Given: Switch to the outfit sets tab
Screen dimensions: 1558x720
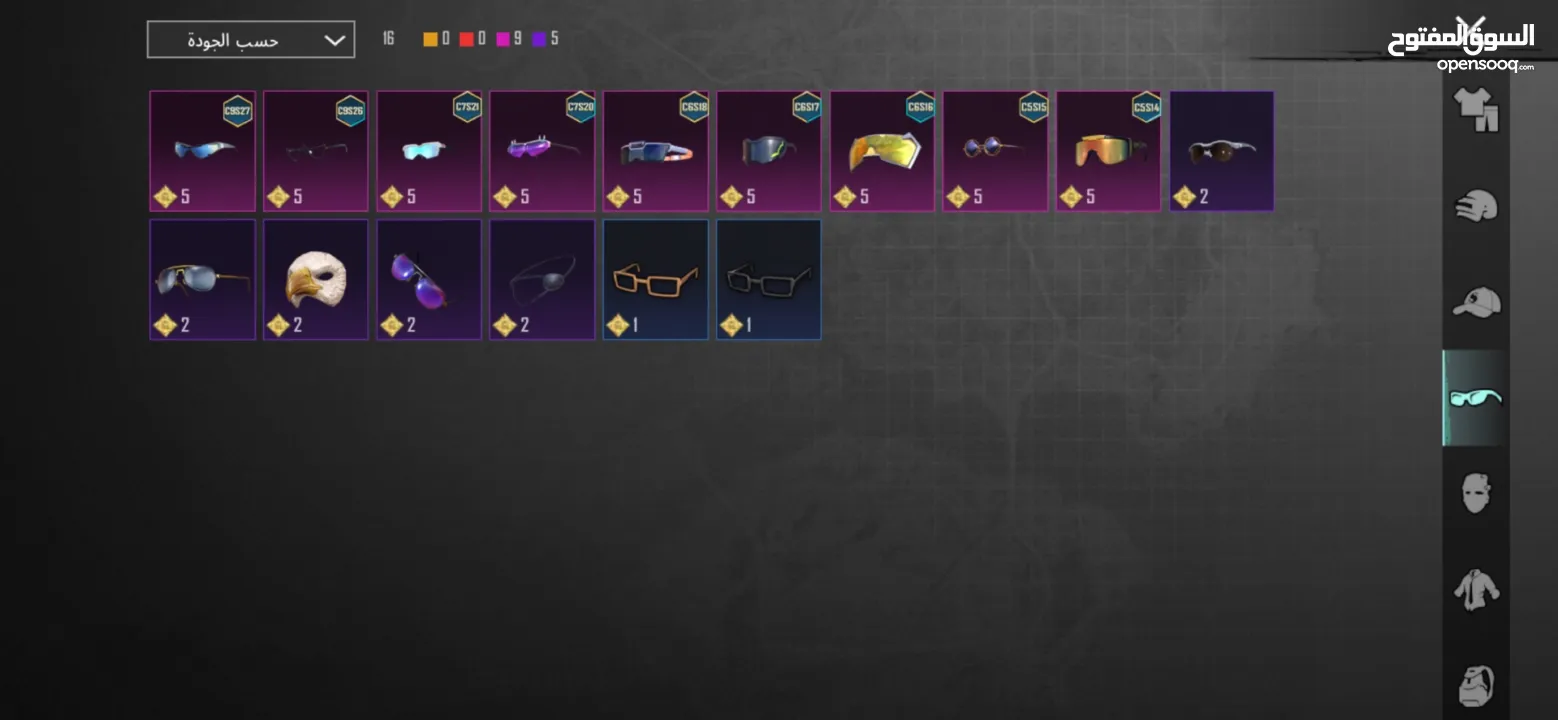Looking at the screenshot, I should (x=1476, y=108).
